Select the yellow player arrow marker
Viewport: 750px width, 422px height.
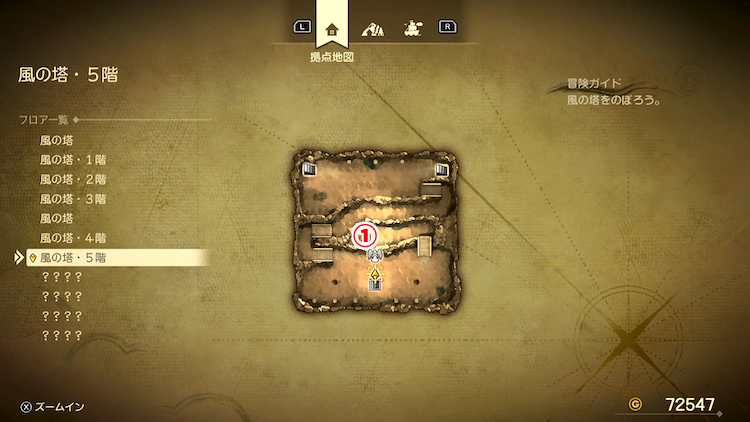point(375,272)
